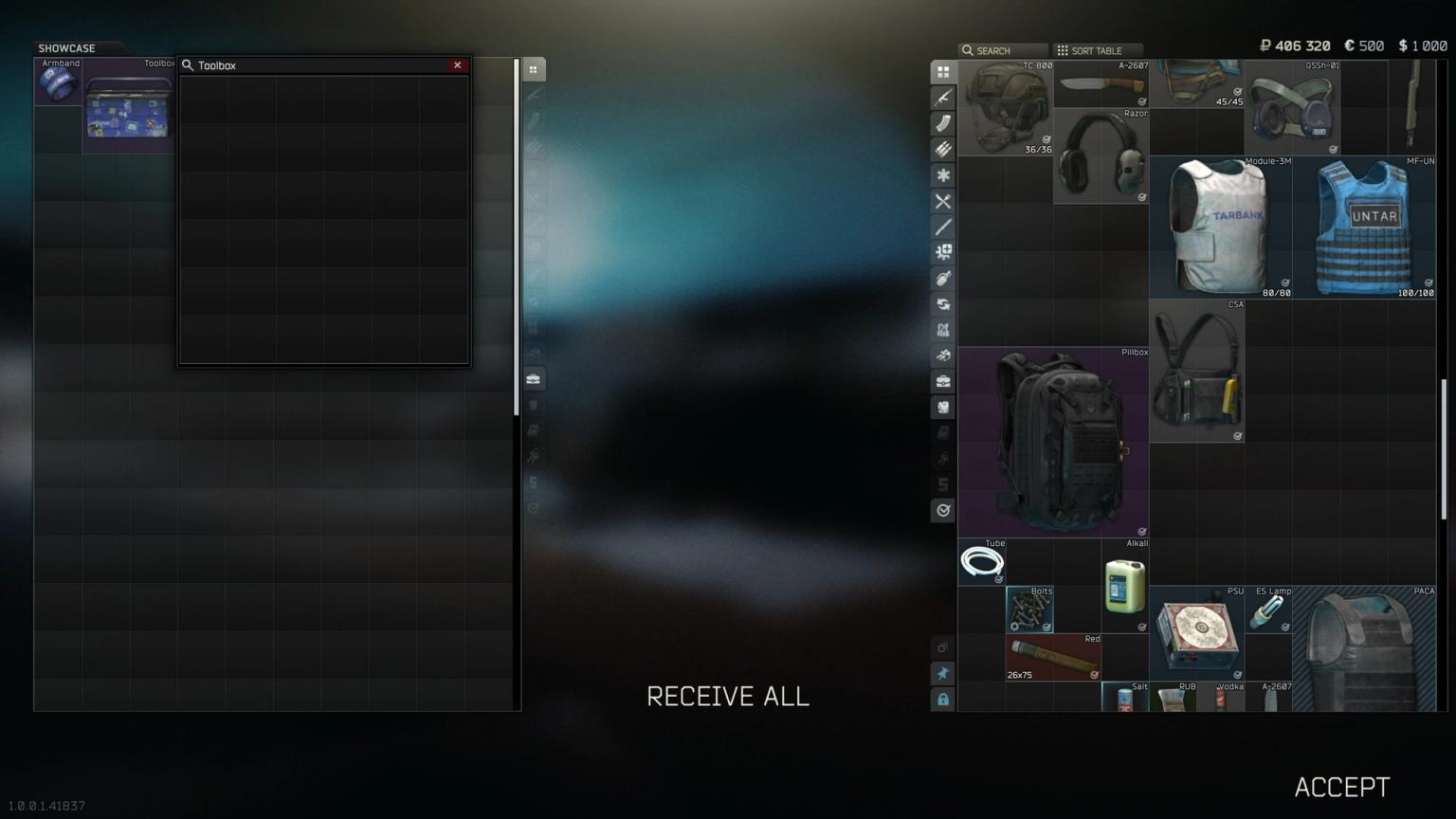Click the containers briefcase filter icon

point(943,380)
